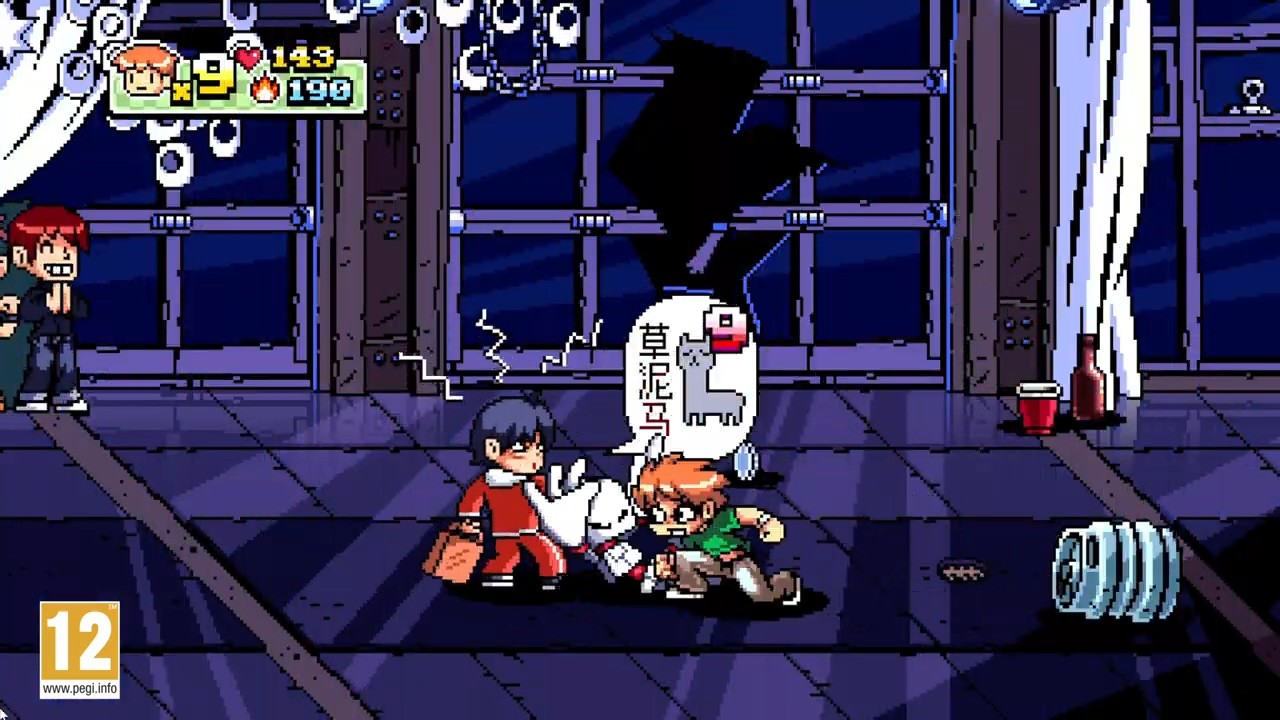
Task: Click the small drain cover on the floor
Action: click(963, 568)
